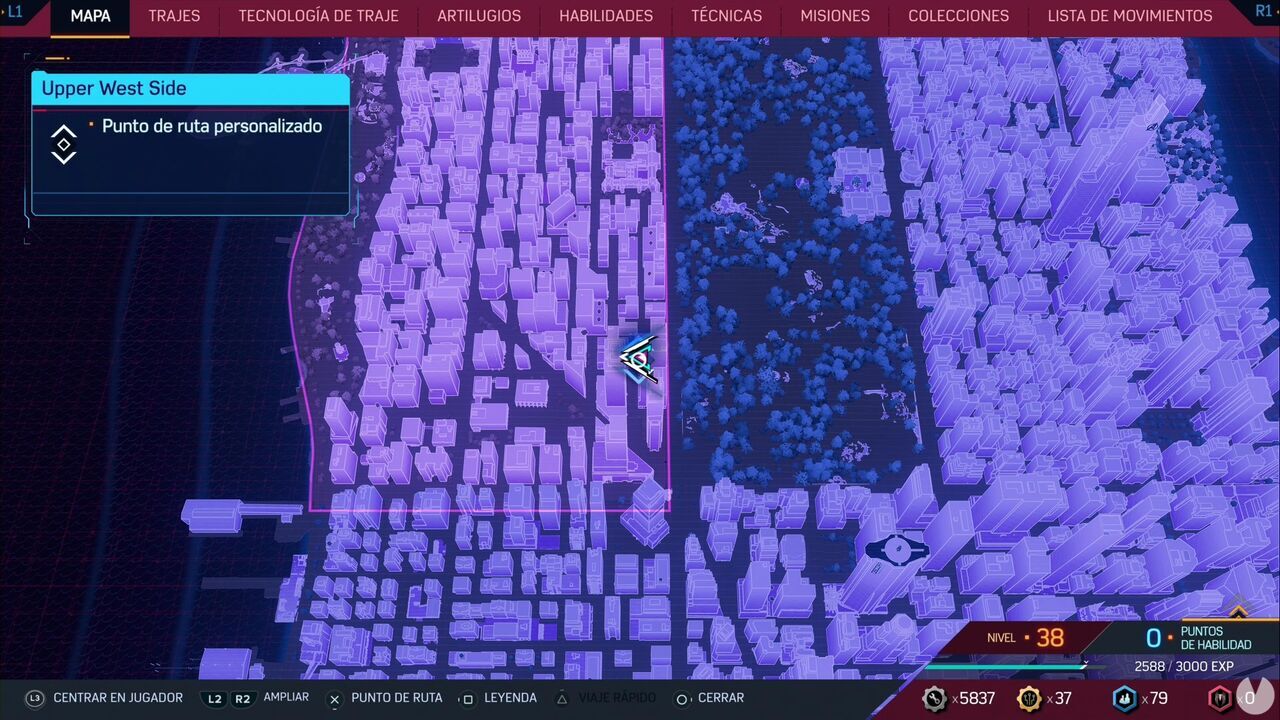
Task: Click the tech parts gear icon counter
Action: [x=936, y=698]
